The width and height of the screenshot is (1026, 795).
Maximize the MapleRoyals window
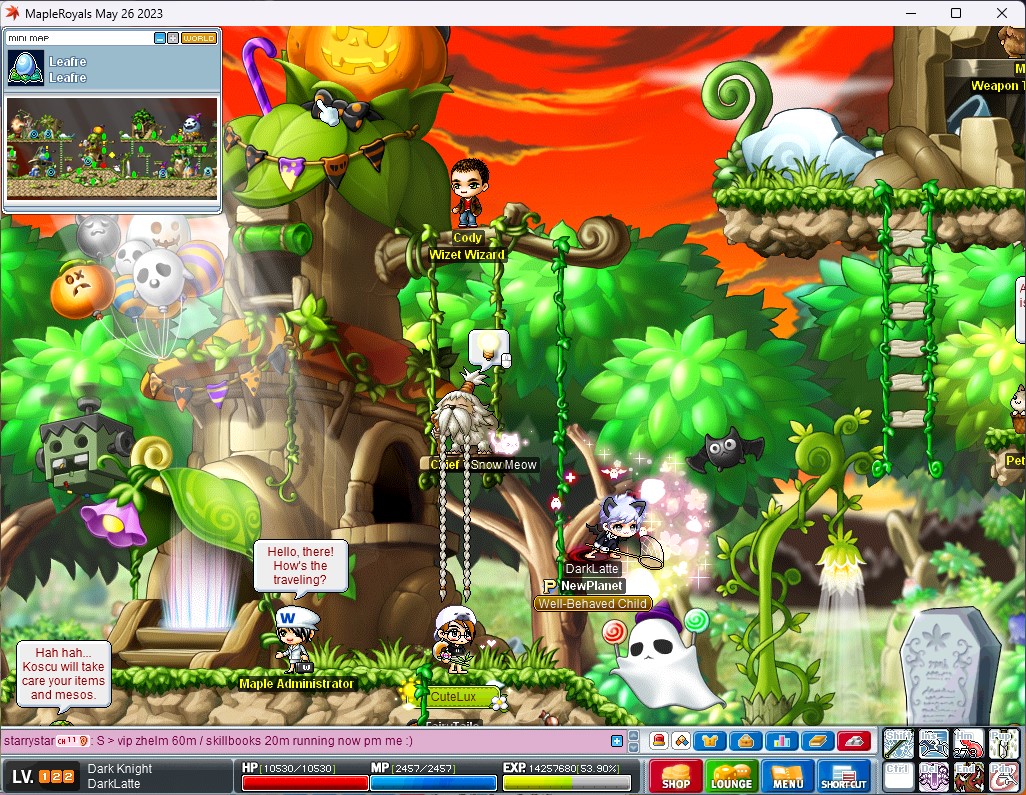[x=956, y=13]
